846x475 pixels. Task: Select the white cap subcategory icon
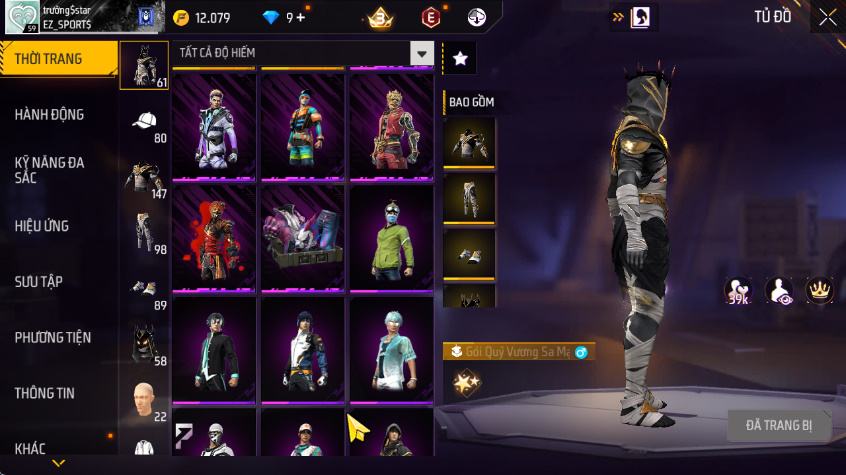(144, 121)
